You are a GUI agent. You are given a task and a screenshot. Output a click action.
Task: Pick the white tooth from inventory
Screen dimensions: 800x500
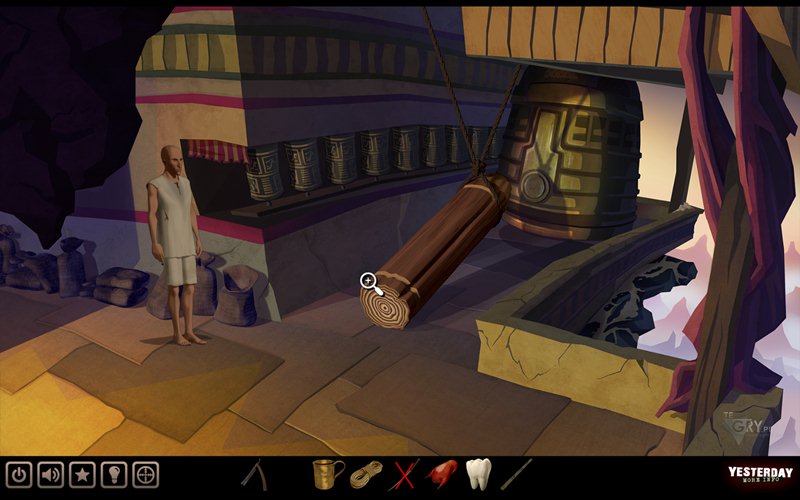tap(479, 473)
